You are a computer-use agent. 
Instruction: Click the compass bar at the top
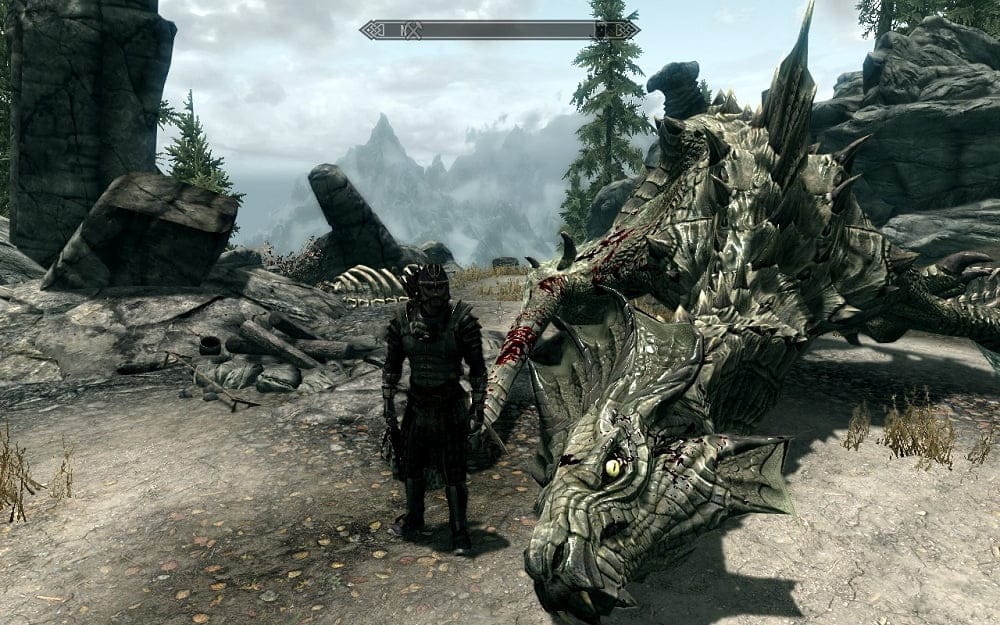500,29
